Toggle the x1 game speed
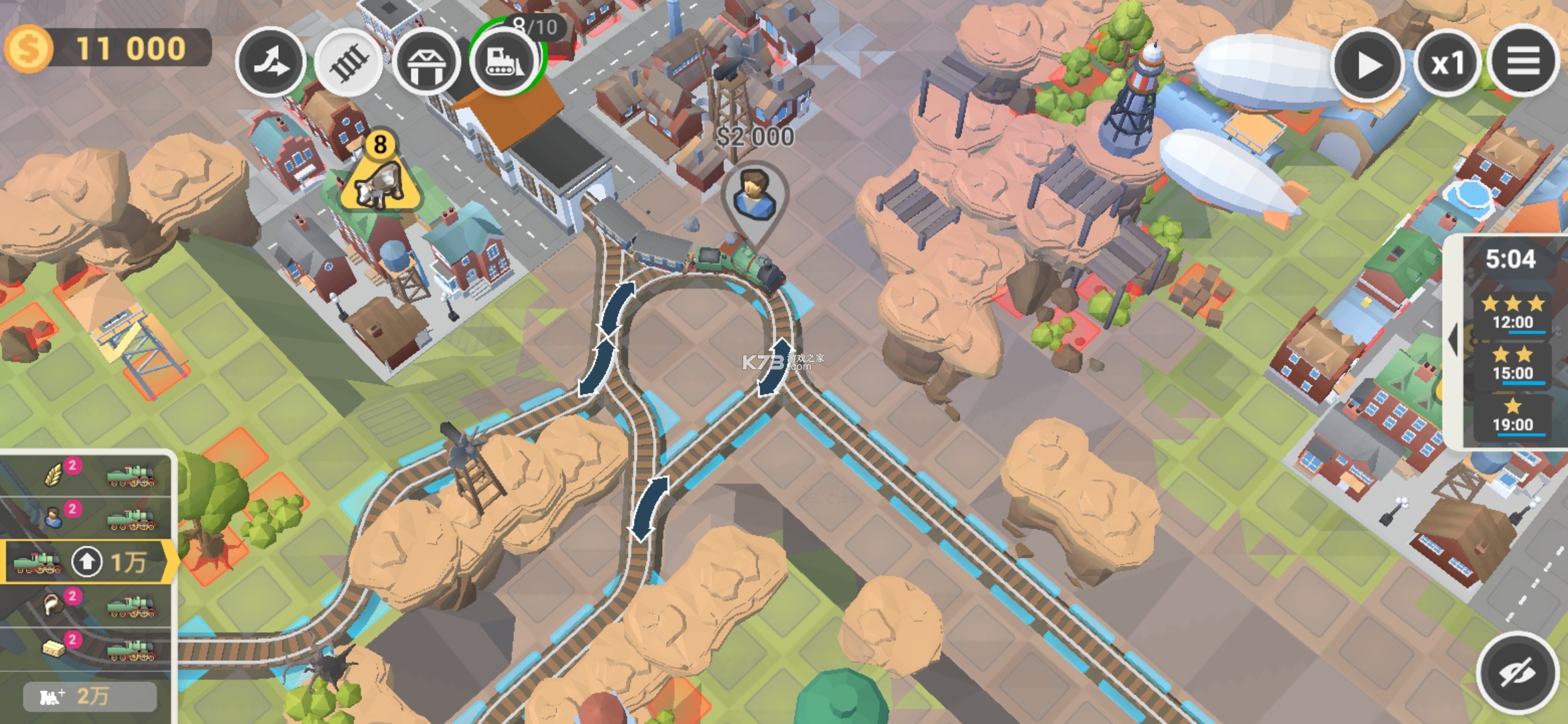The width and height of the screenshot is (1568, 724). [1447, 64]
